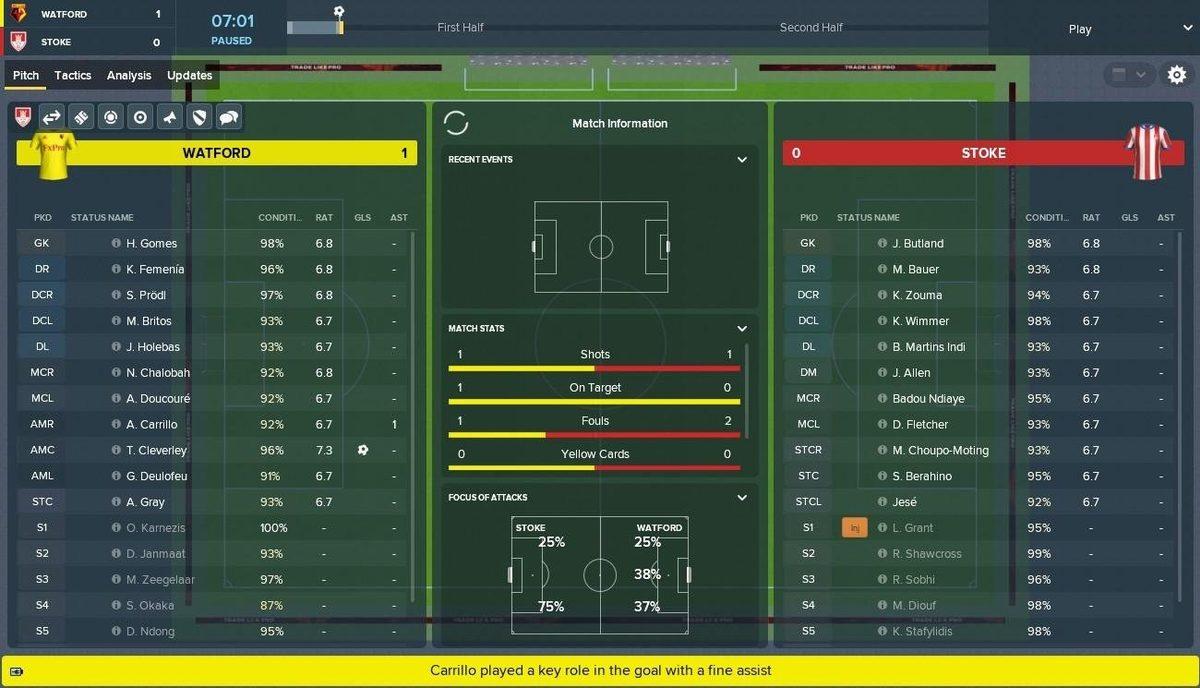Collapse the Match Stats panel

742,328
